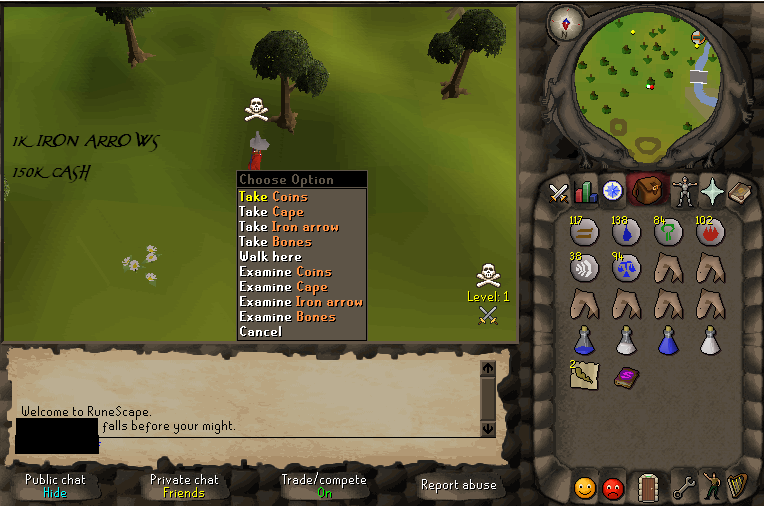Toggle the Public chat filter button
The image size is (764, 506).
point(55,486)
